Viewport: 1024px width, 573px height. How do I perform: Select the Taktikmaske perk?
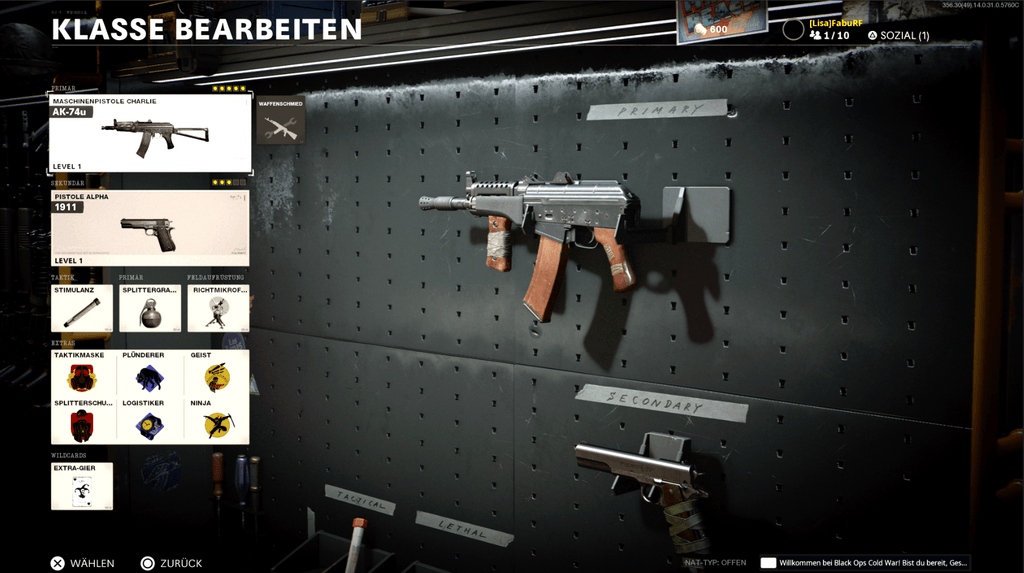tap(83, 372)
